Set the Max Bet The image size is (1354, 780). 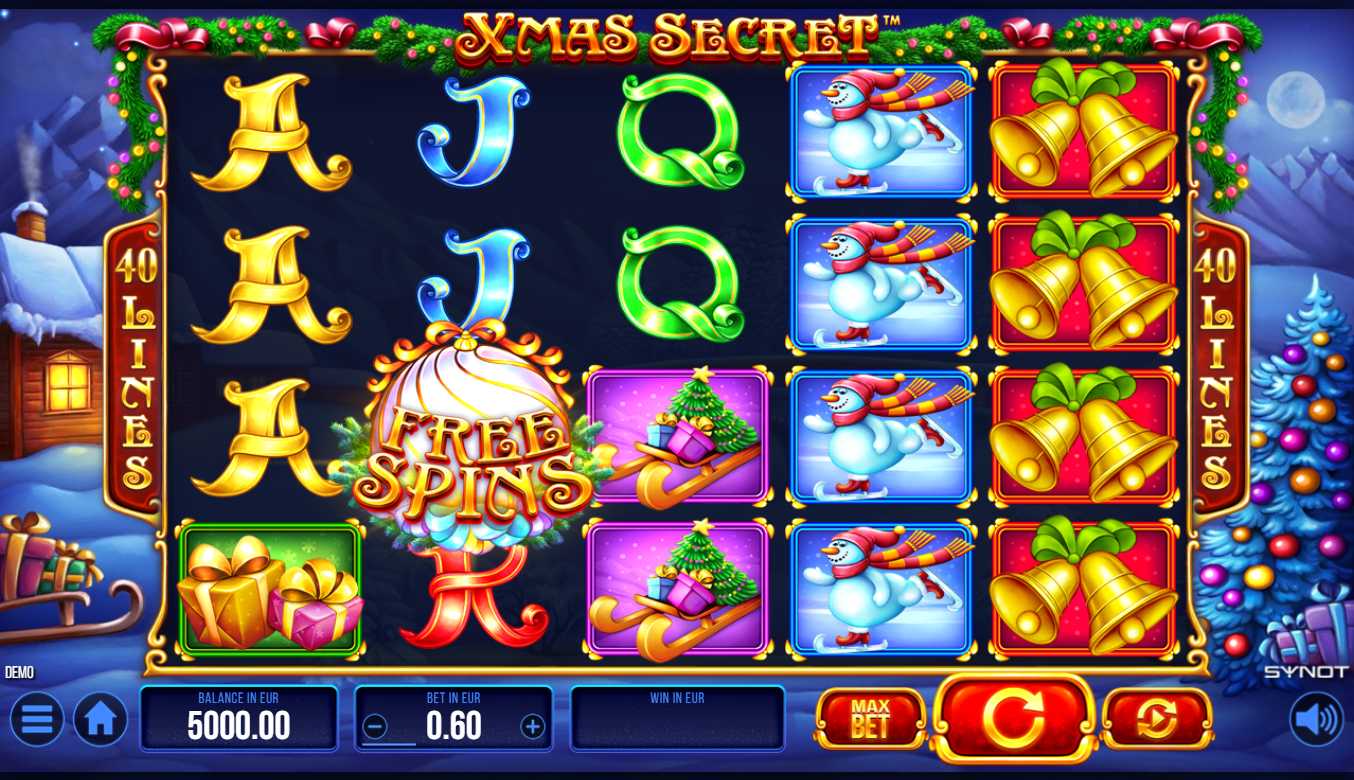click(869, 718)
